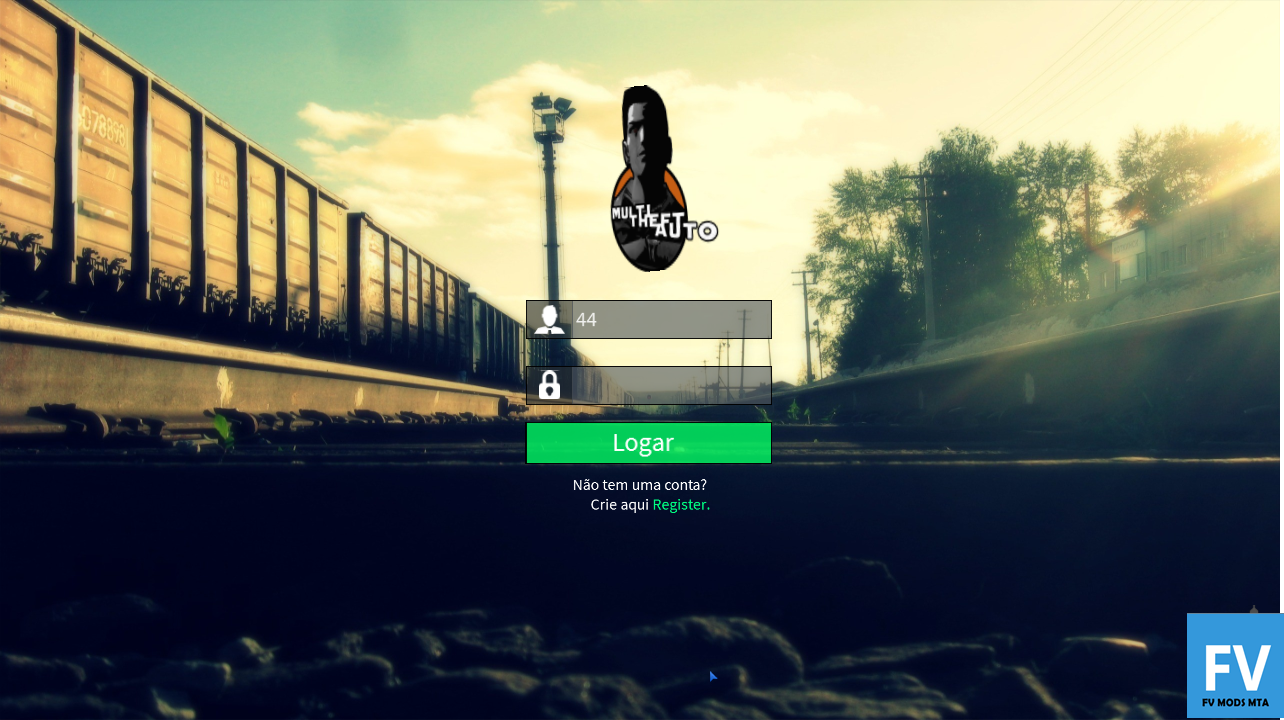Image resolution: width=1284 pixels, height=720 pixels.
Task: Click the phrase 'Crie aqui'
Action: (x=618, y=504)
